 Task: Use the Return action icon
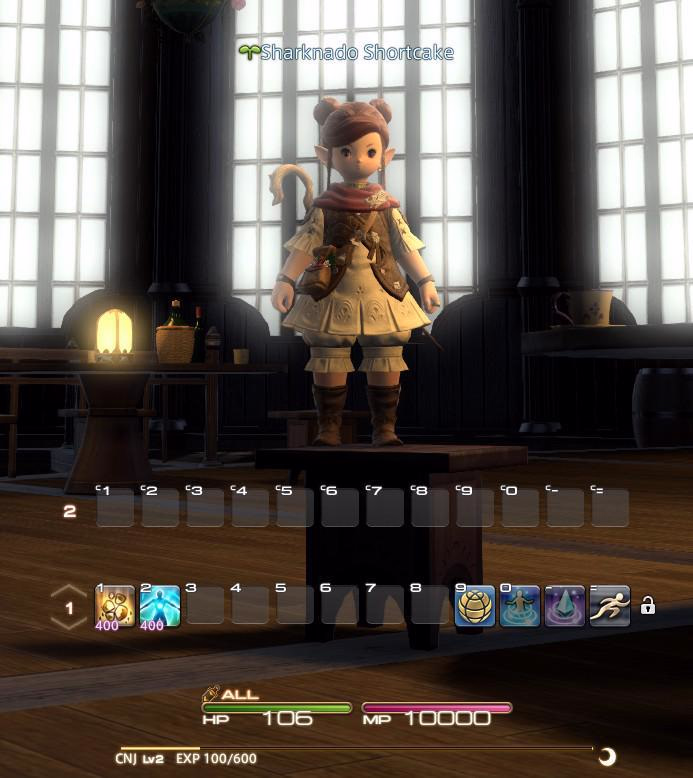pyautogui.click(x=520, y=606)
